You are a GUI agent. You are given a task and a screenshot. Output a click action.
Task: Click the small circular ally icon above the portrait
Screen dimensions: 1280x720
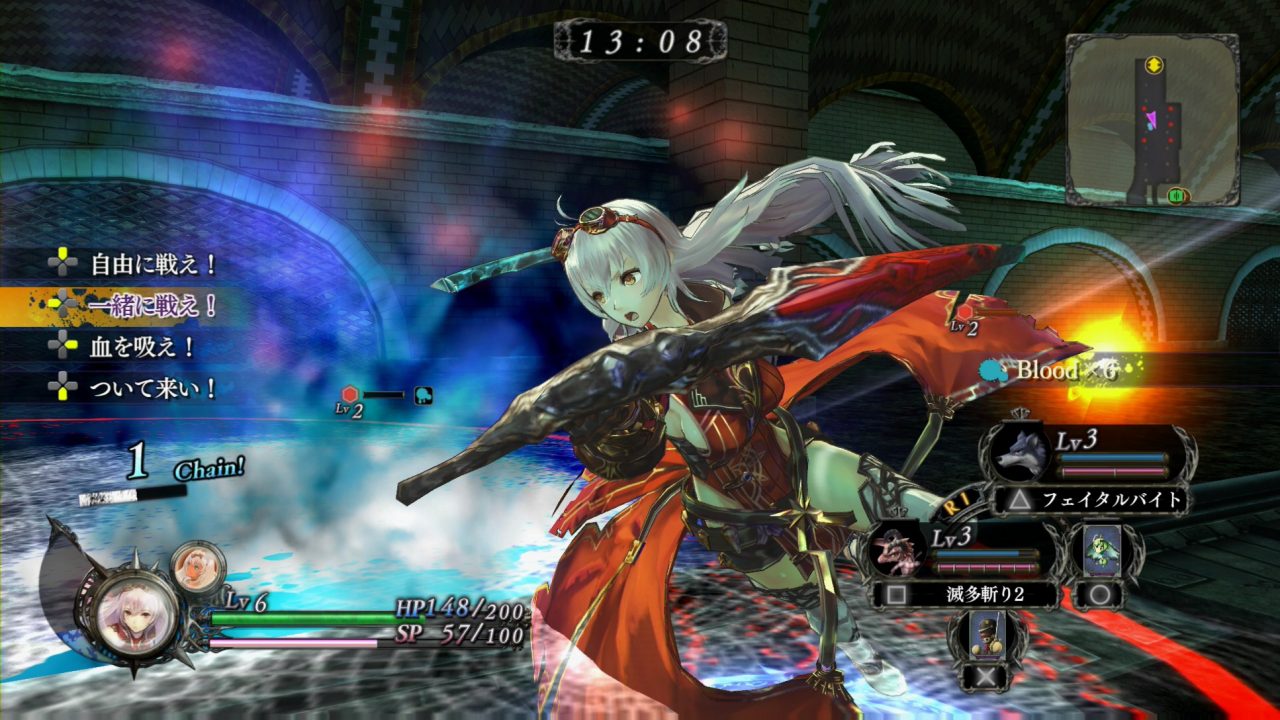[200, 564]
